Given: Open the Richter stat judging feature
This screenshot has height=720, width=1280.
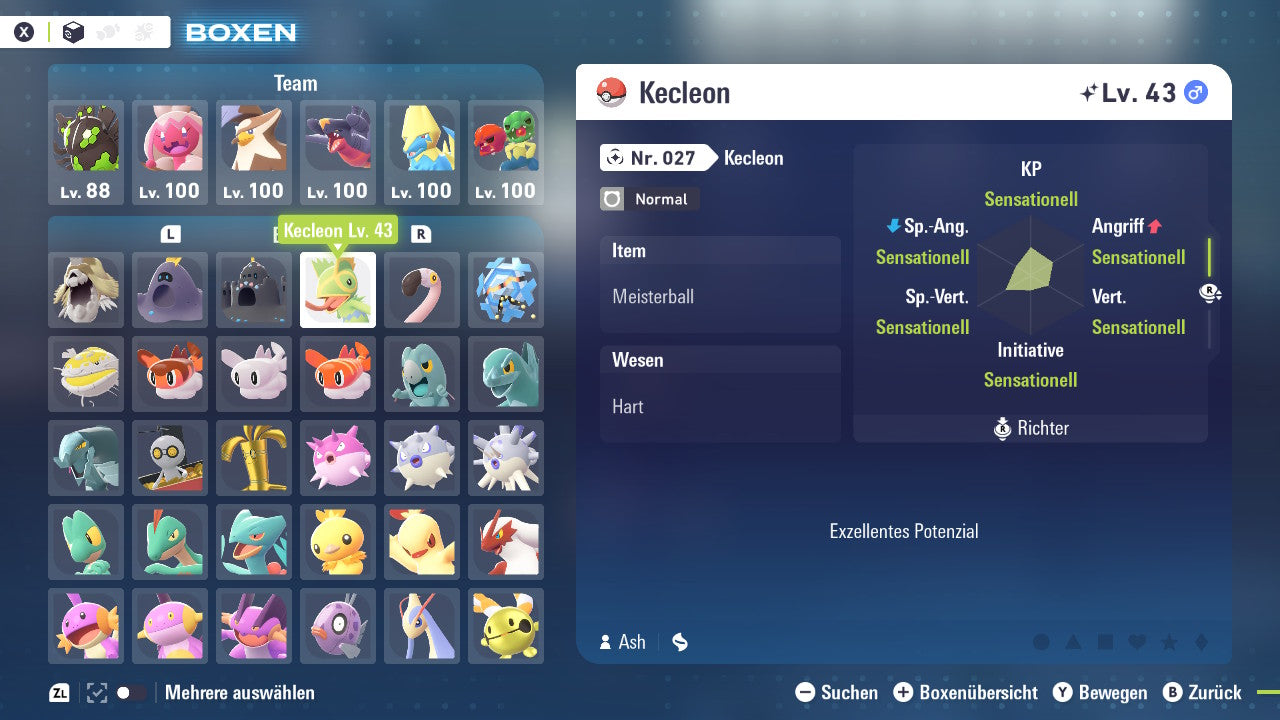Looking at the screenshot, I should click(x=1030, y=428).
